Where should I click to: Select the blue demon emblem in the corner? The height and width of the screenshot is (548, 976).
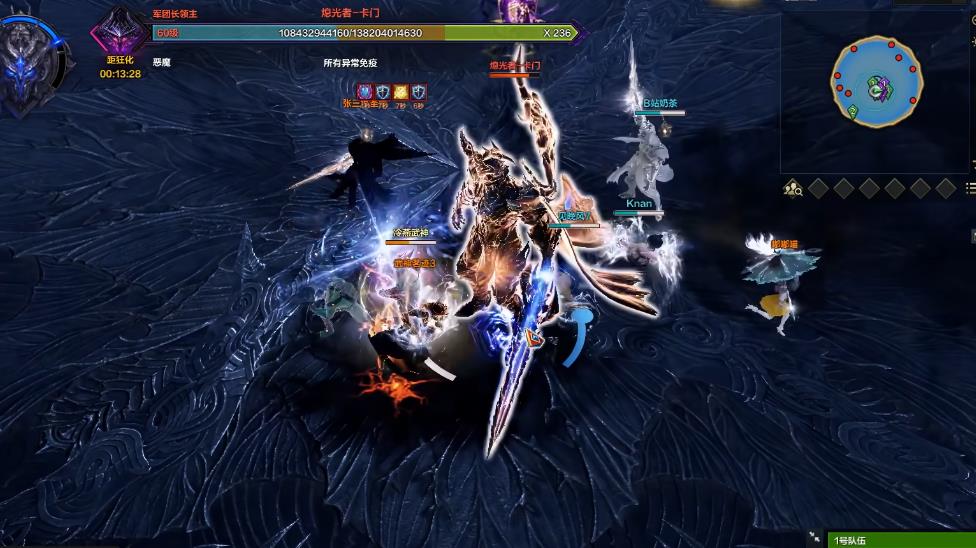tap(24, 66)
